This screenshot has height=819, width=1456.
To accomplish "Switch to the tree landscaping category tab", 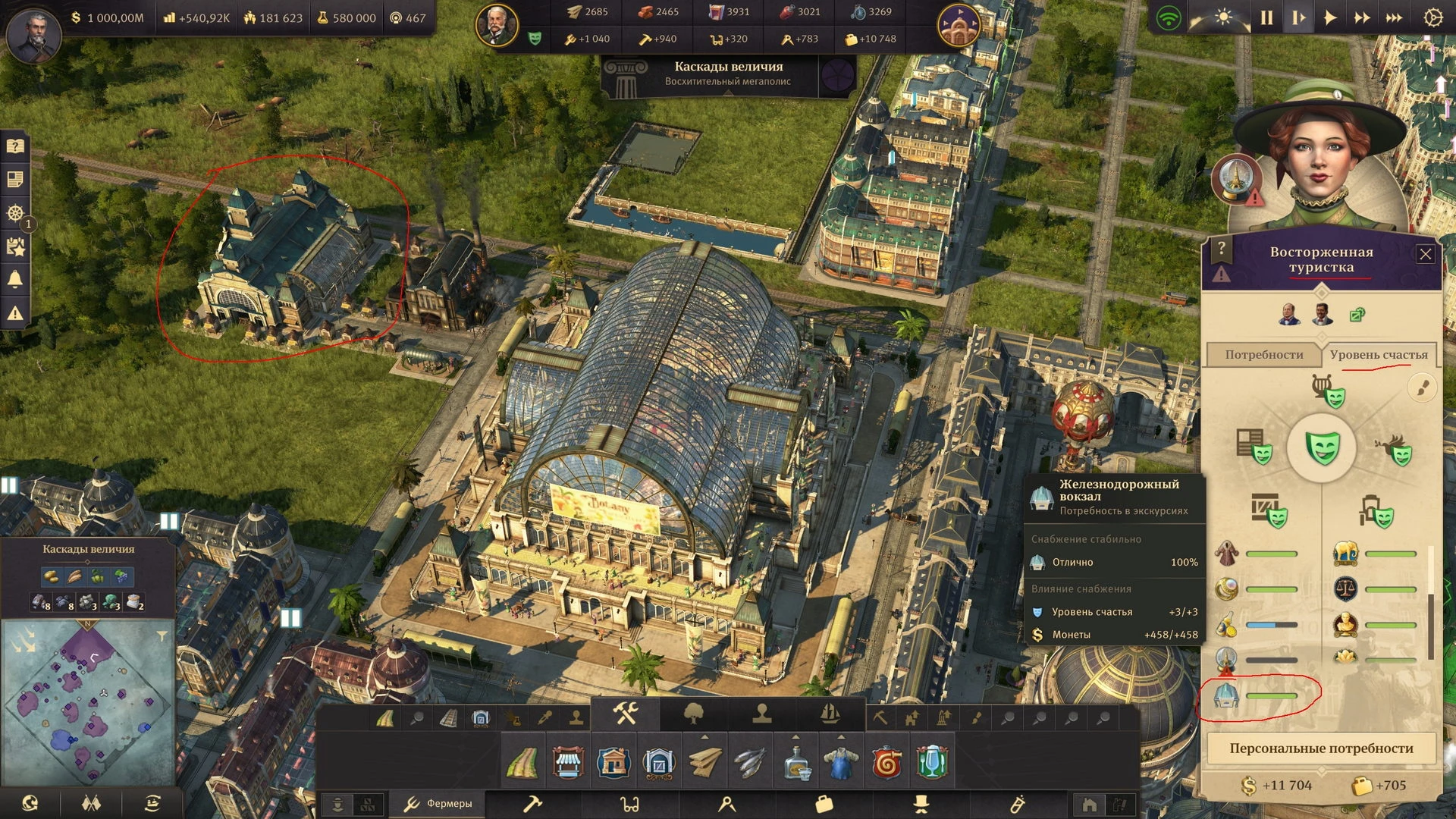I will coord(694,714).
